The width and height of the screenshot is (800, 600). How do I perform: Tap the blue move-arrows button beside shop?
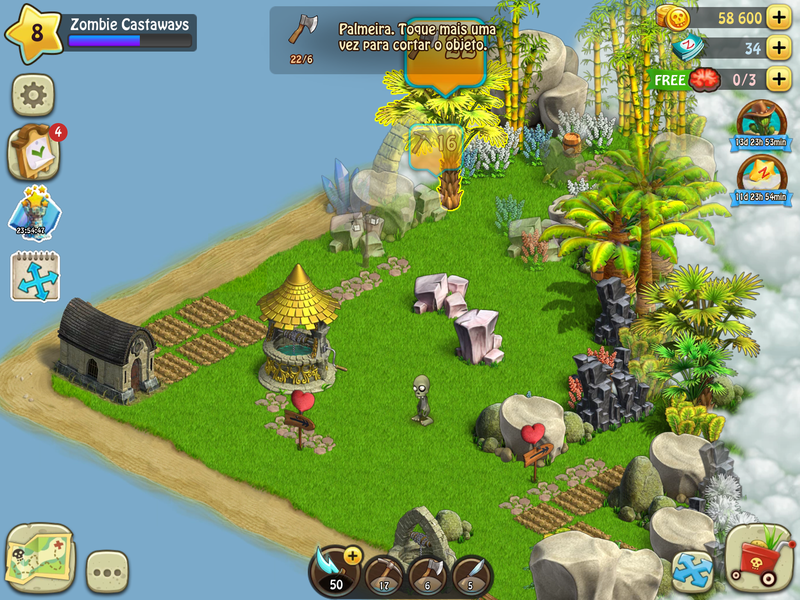pos(692,571)
